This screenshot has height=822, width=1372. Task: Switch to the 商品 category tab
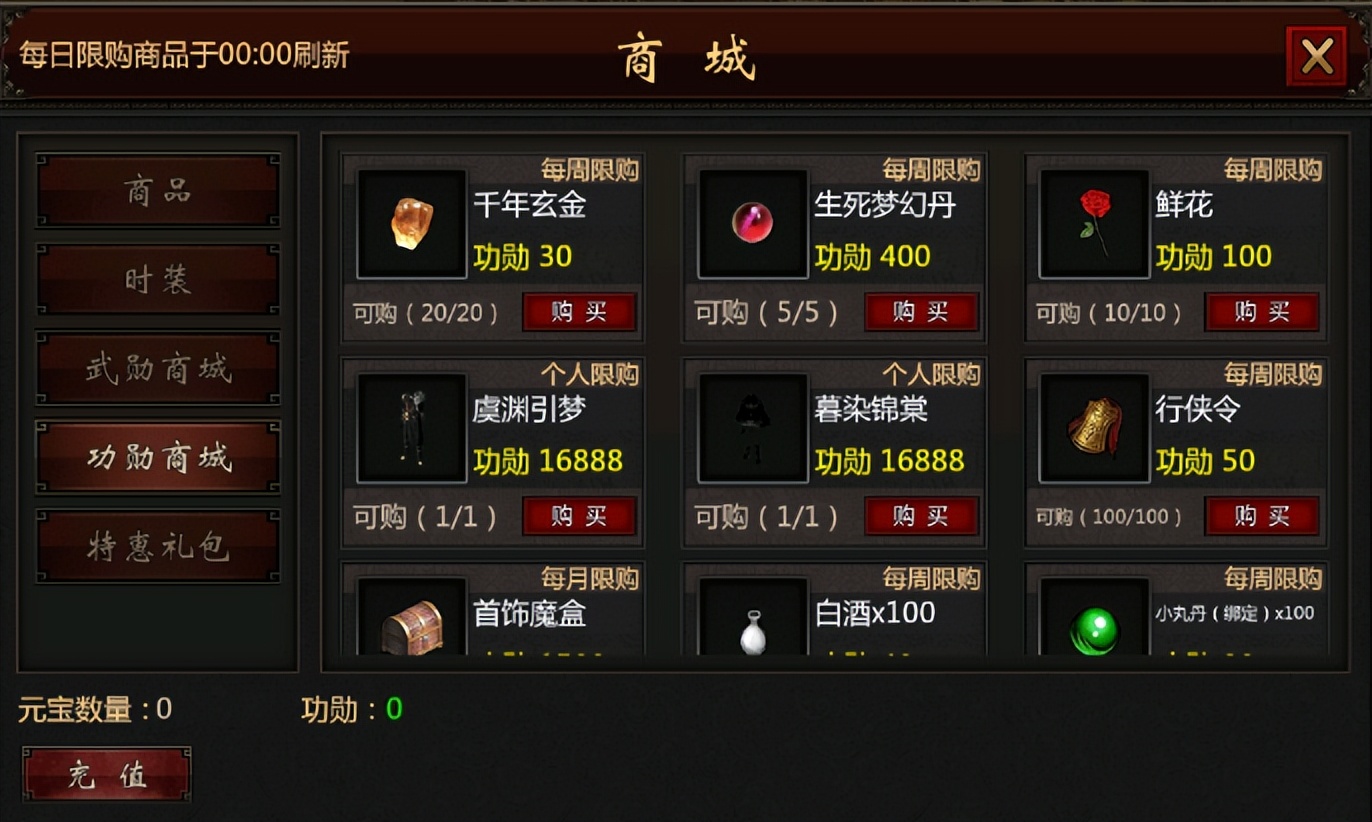[158, 191]
